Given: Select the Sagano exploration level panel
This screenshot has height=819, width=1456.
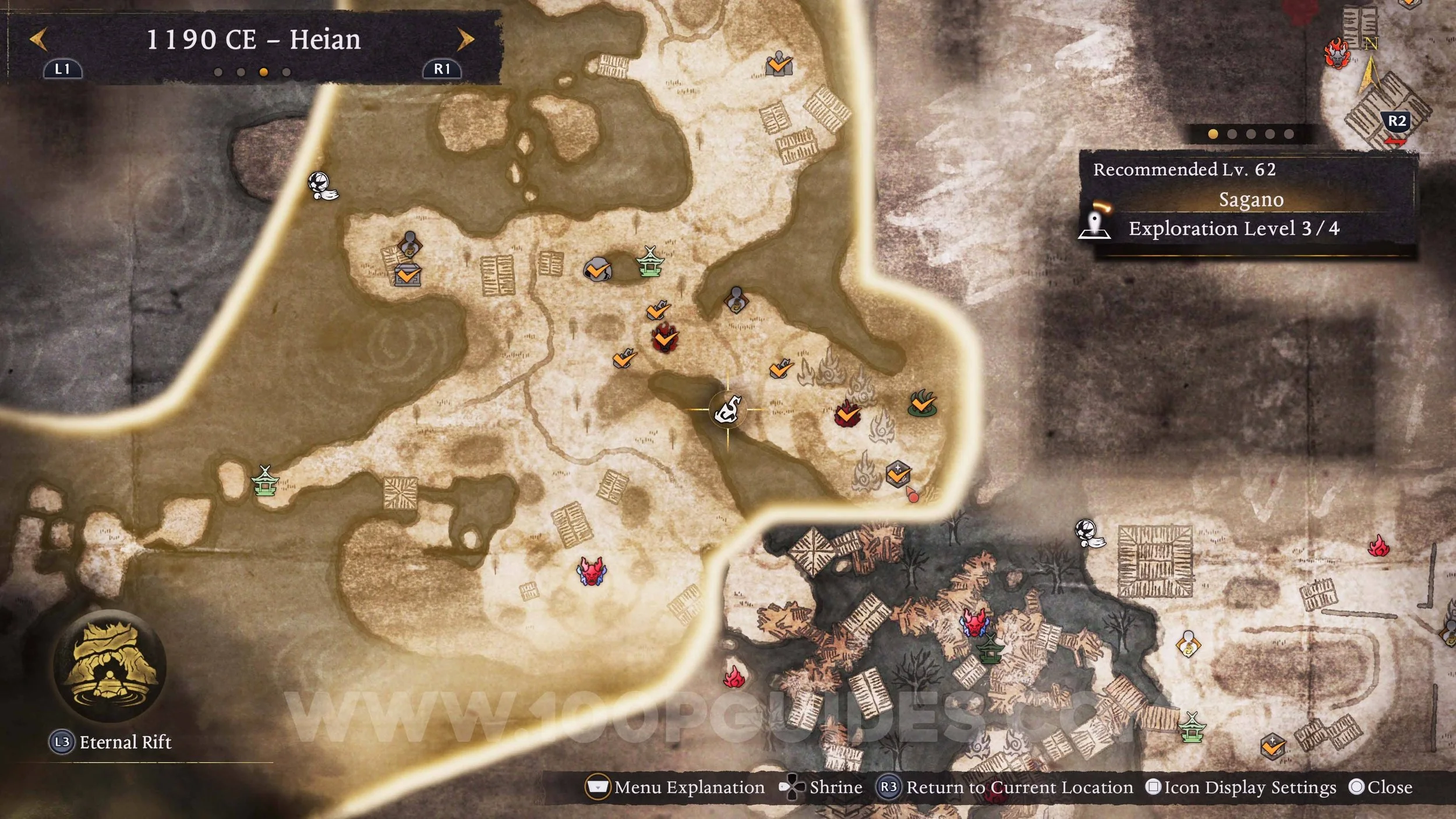Looking at the screenshot, I should 1248,201.
